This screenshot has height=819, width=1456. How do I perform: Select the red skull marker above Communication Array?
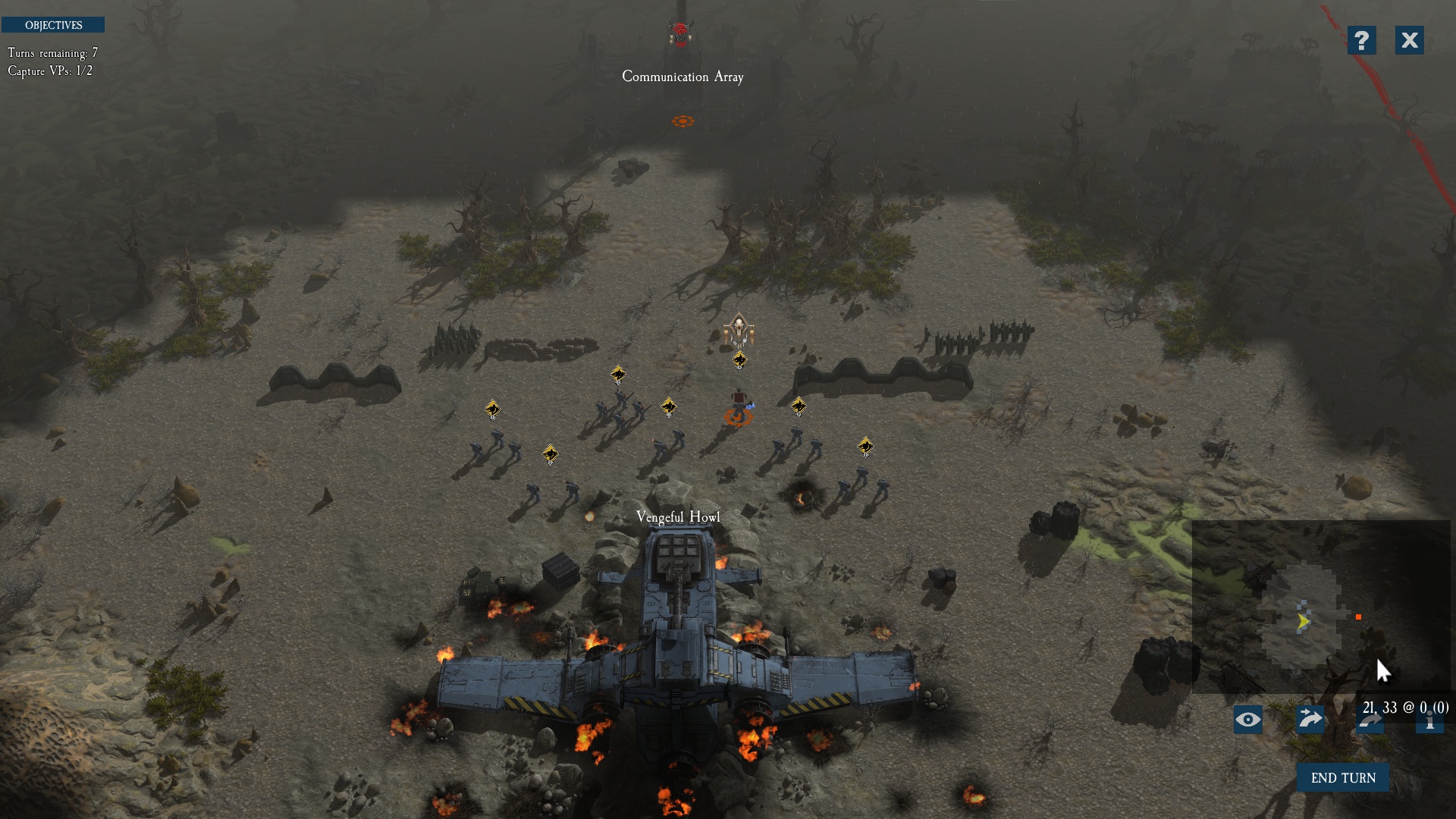(x=680, y=32)
